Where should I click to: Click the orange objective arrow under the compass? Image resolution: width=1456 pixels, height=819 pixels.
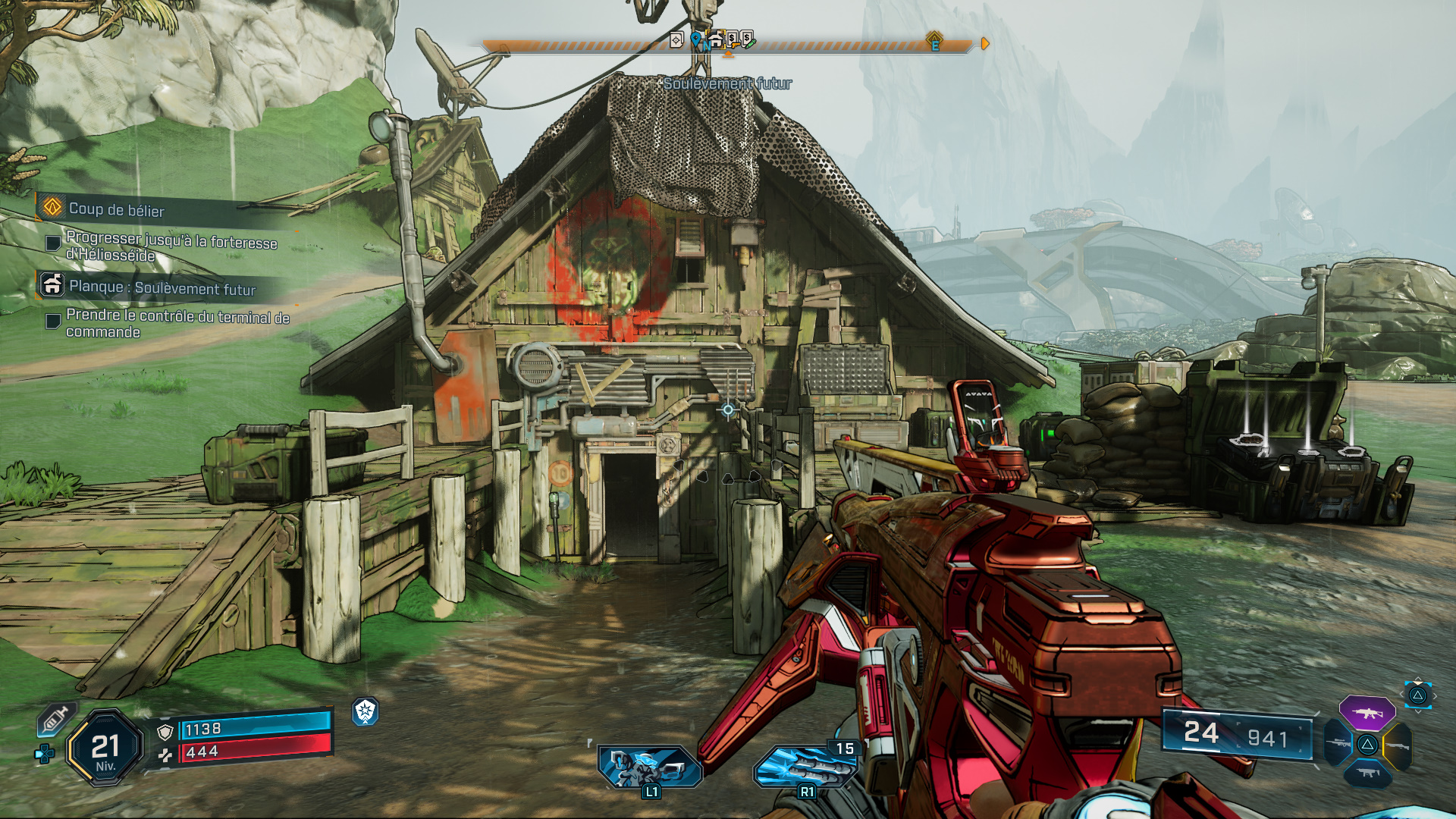730,55
